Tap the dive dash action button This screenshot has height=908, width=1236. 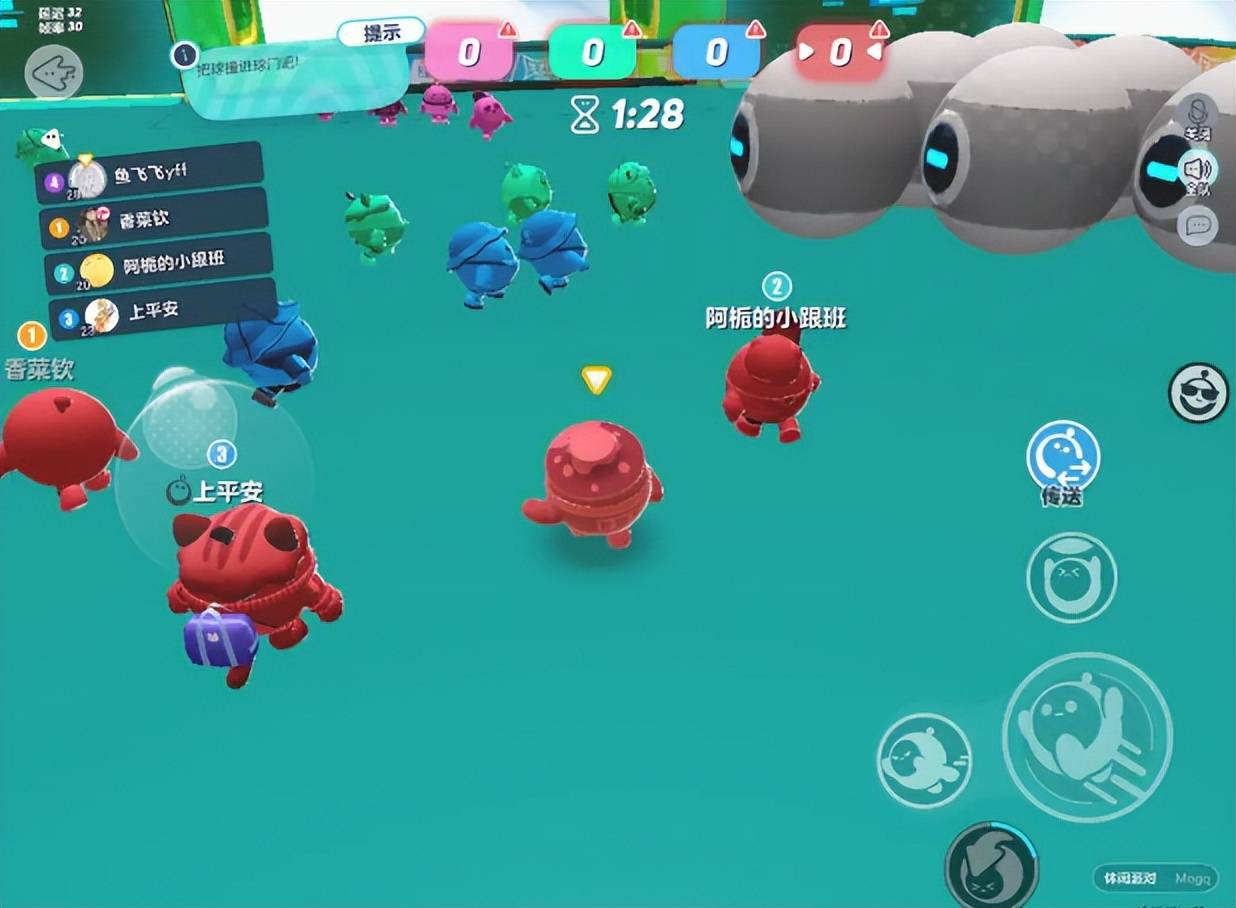point(924,759)
